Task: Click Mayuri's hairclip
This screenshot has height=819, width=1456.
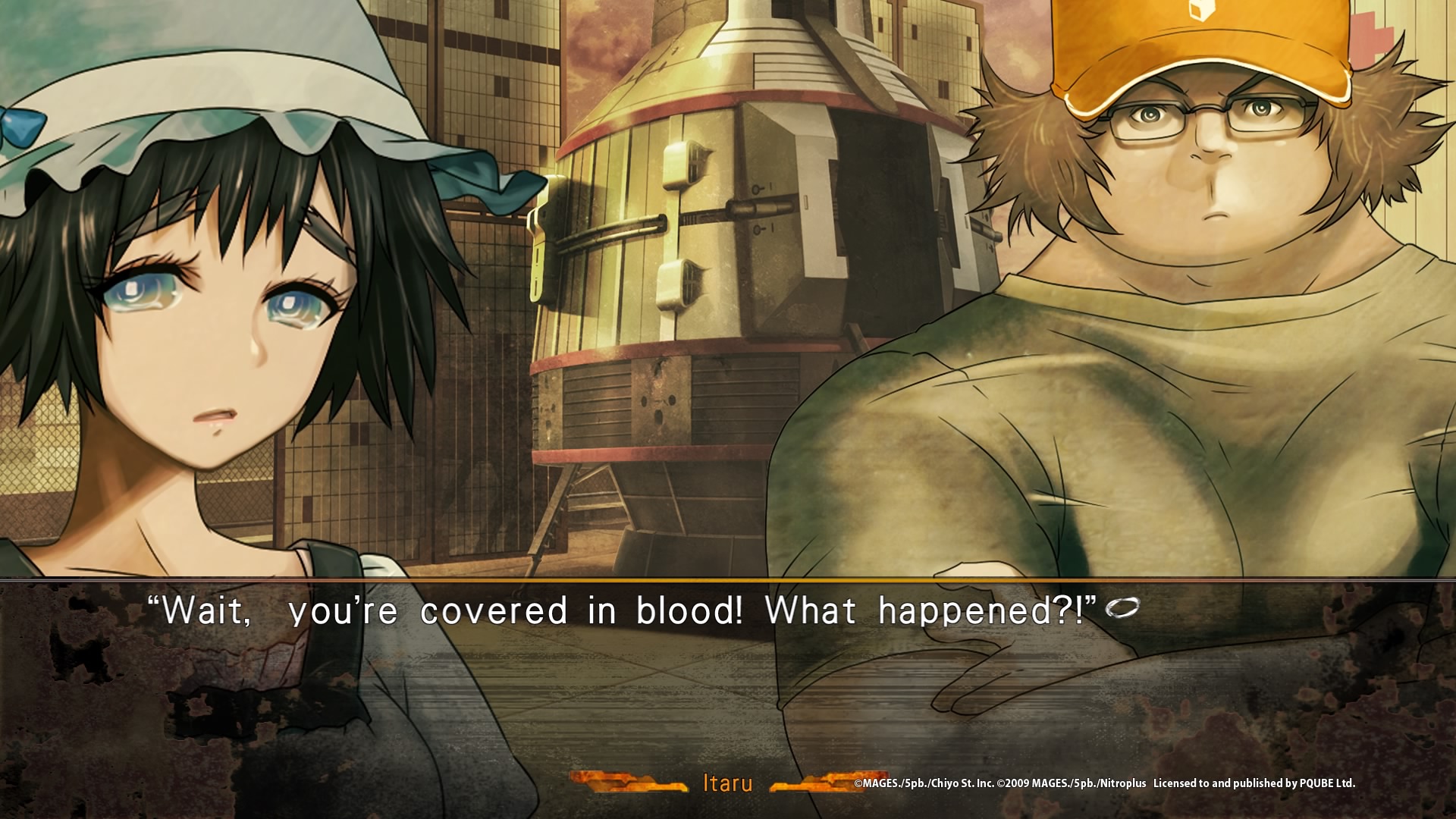Action: [x=326, y=227]
